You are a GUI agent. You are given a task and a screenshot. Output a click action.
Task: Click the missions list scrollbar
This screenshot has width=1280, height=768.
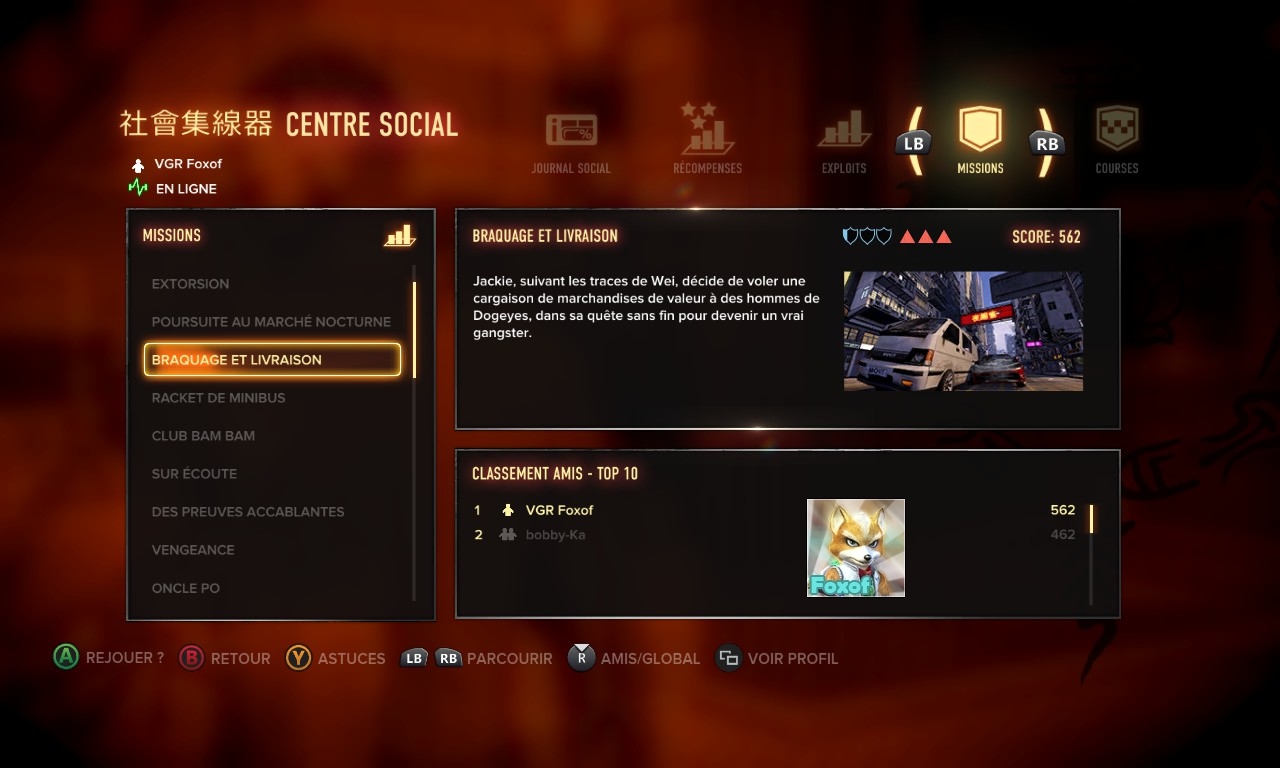414,330
